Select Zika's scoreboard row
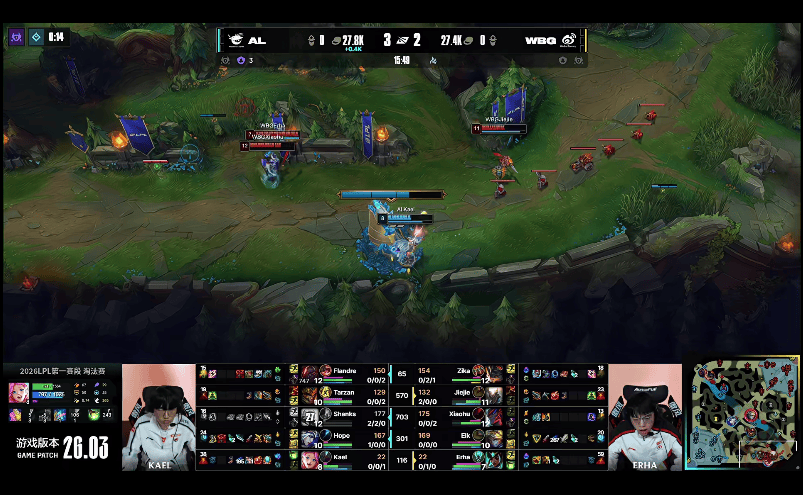The height and width of the screenshot is (495, 803). click(x=460, y=373)
